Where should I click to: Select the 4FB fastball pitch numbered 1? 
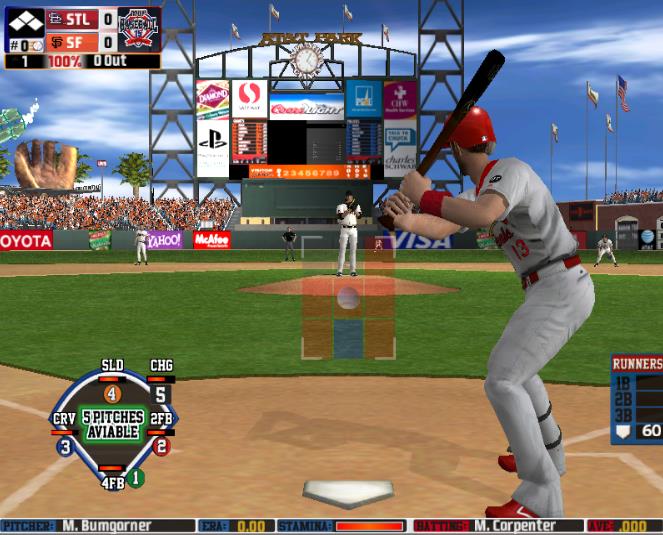[x=135, y=478]
